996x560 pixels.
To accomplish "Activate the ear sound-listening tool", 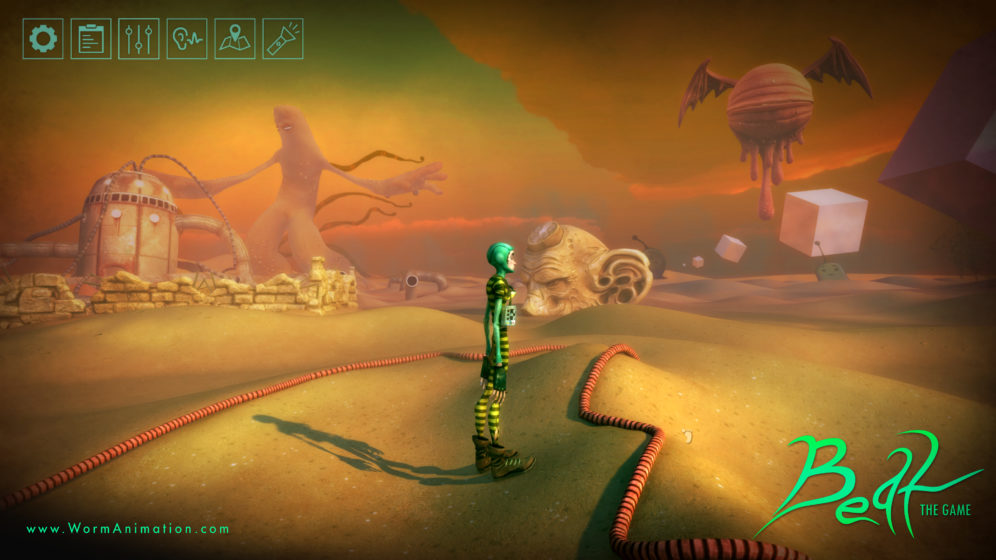I will [187, 39].
